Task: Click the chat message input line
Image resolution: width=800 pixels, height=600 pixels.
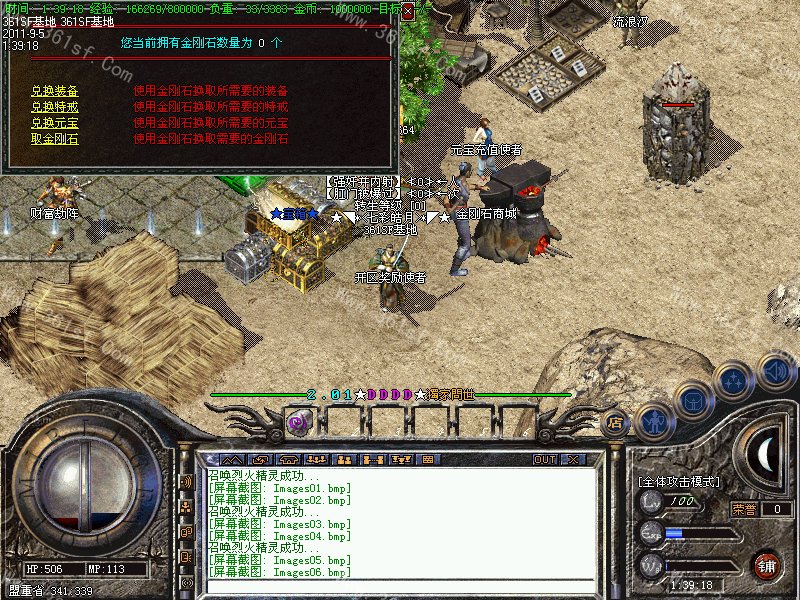Action: pos(400,587)
